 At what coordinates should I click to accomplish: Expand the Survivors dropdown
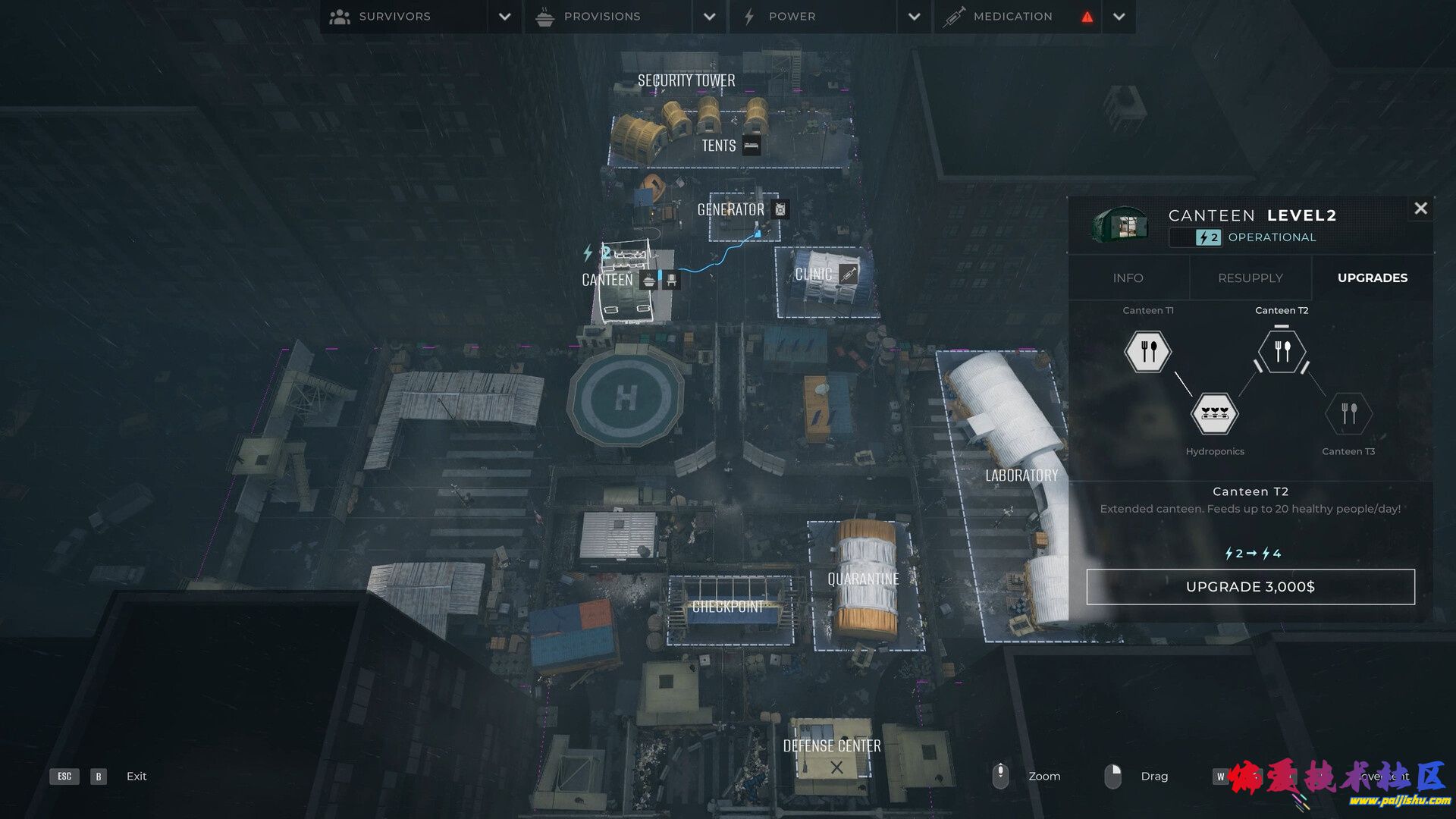[504, 17]
